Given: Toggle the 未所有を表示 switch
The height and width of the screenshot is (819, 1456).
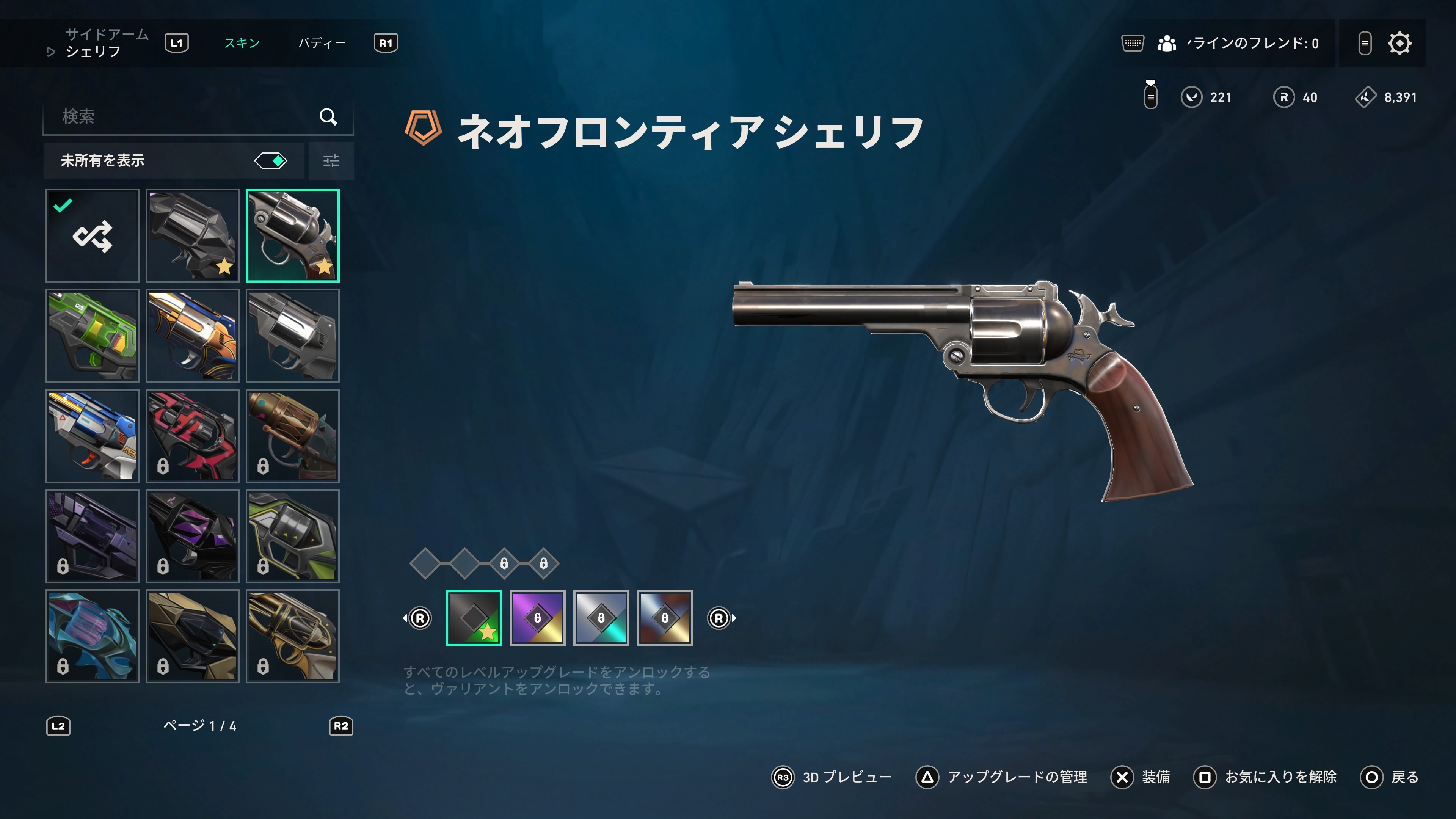Looking at the screenshot, I should (271, 161).
